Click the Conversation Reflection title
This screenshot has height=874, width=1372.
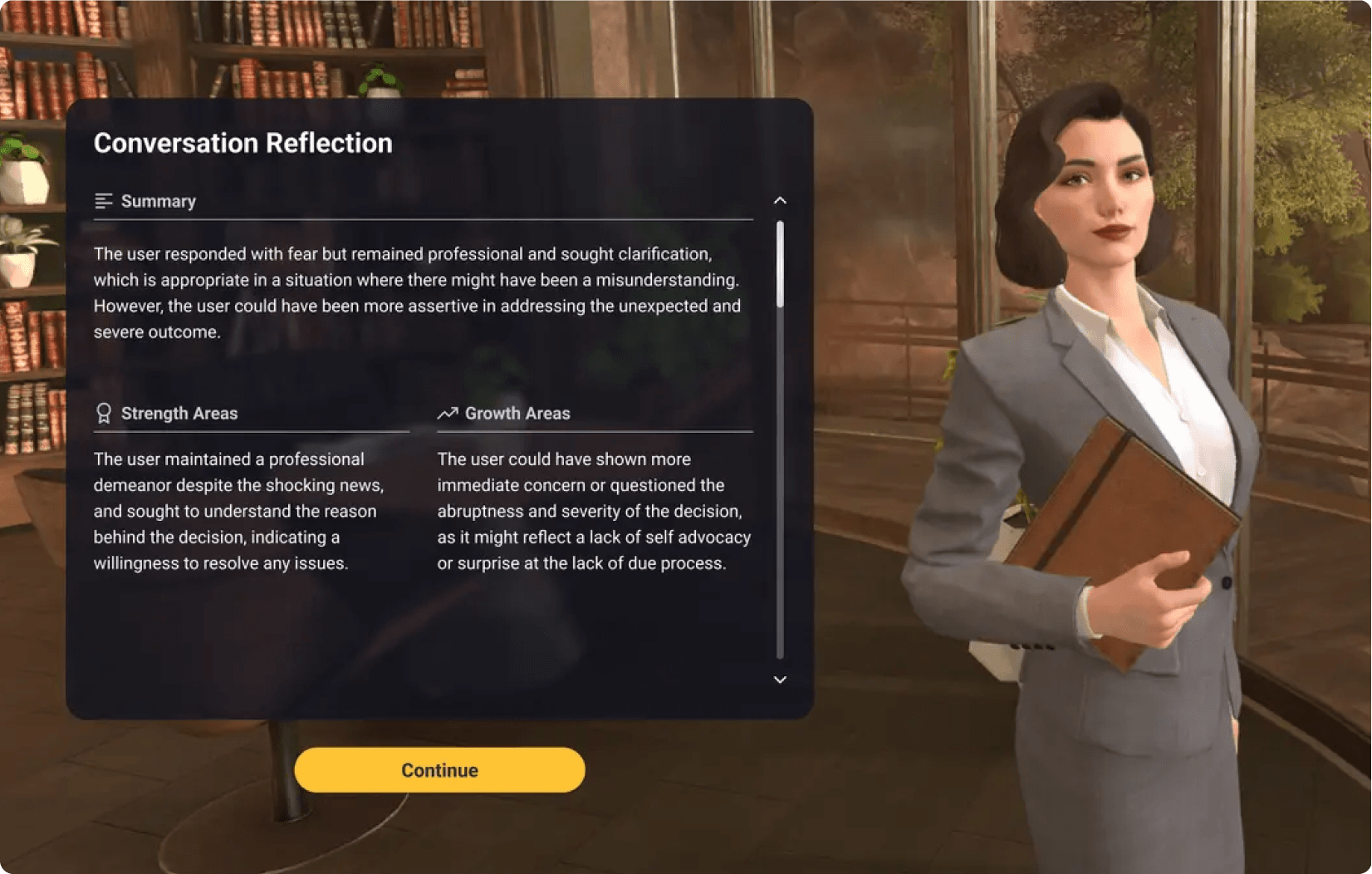point(243,142)
